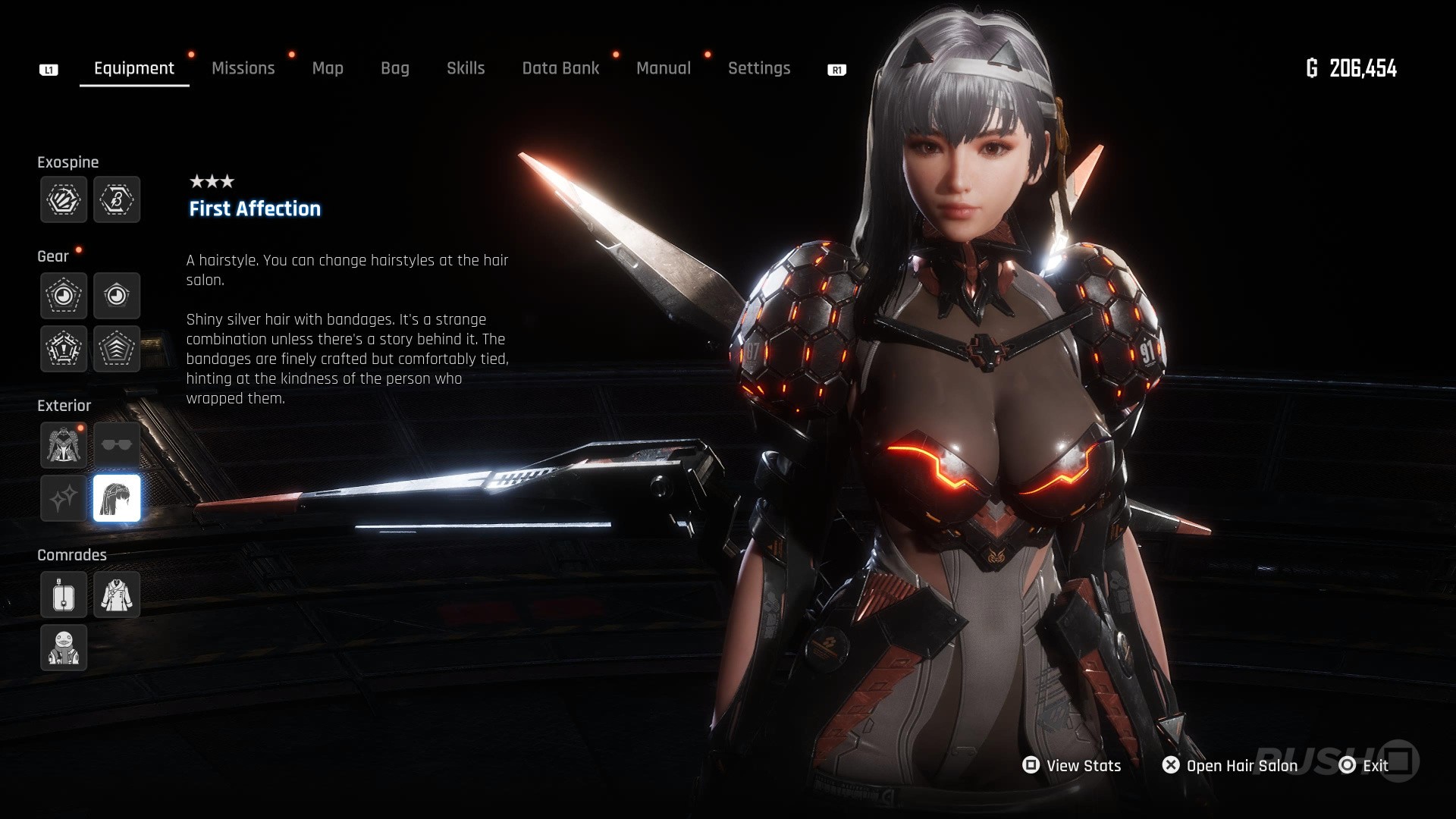Viewport: 1456px width, 819px height.
Task: Choose the beta-symbol Exospine slot
Action: (117, 200)
